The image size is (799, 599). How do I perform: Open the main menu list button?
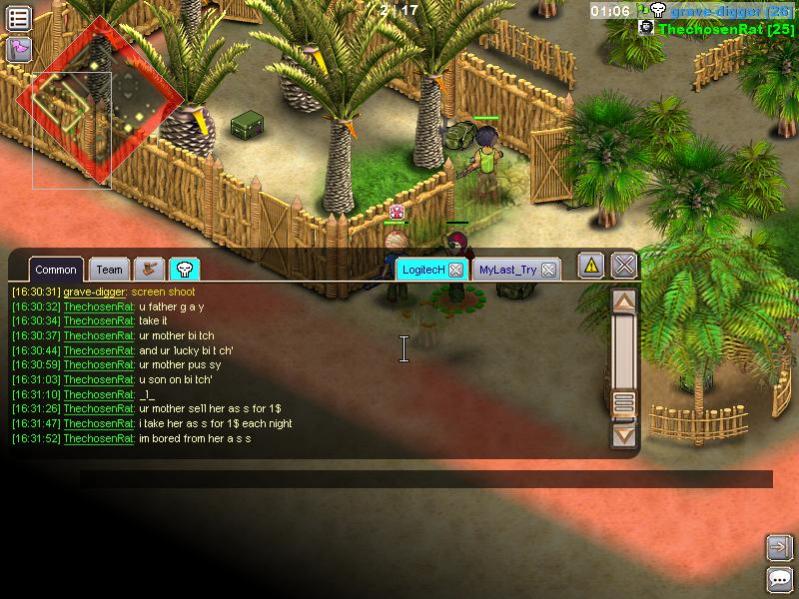point(19,17)
